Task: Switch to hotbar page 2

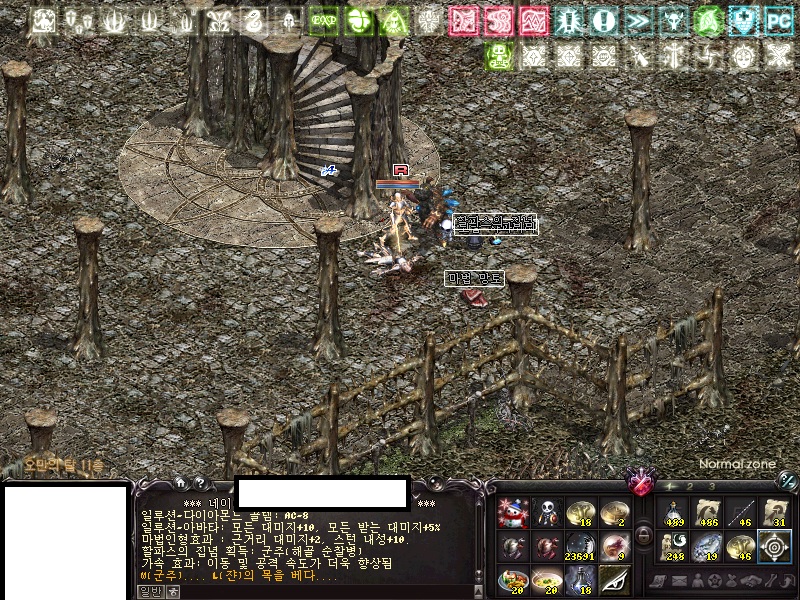Action: tap(690, 486)
